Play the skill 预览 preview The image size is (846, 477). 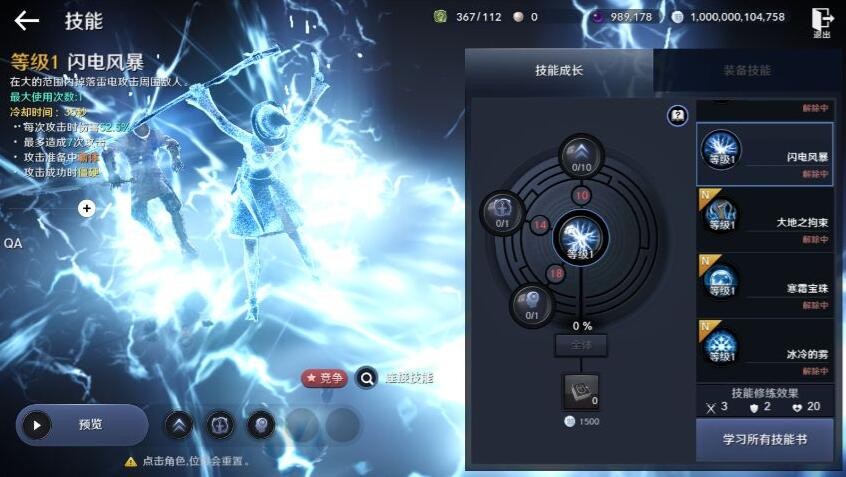click(x=81, y=425)
